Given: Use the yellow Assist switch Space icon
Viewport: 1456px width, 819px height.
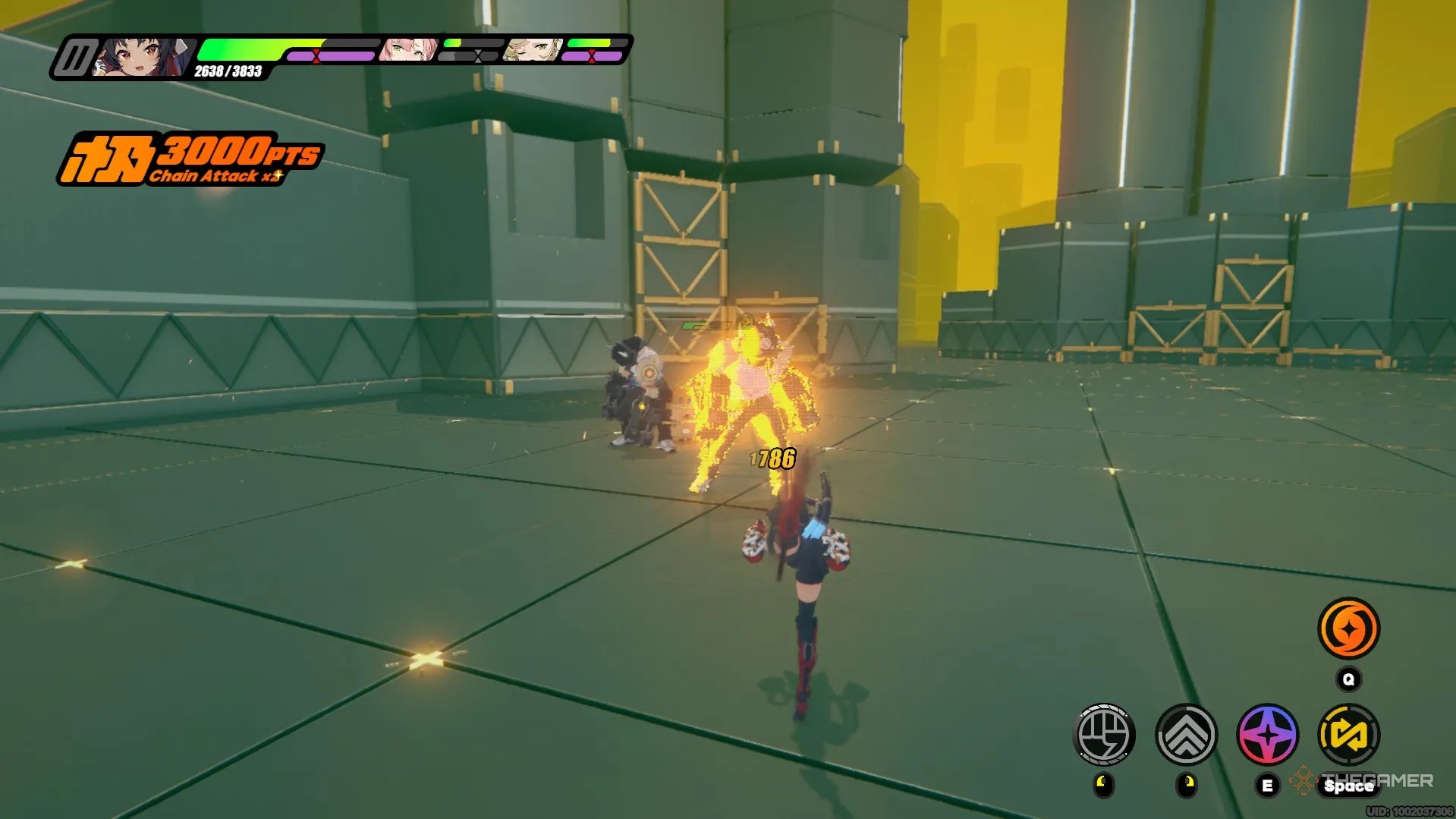Looking at the screenshot, I should pos(1350,734).
